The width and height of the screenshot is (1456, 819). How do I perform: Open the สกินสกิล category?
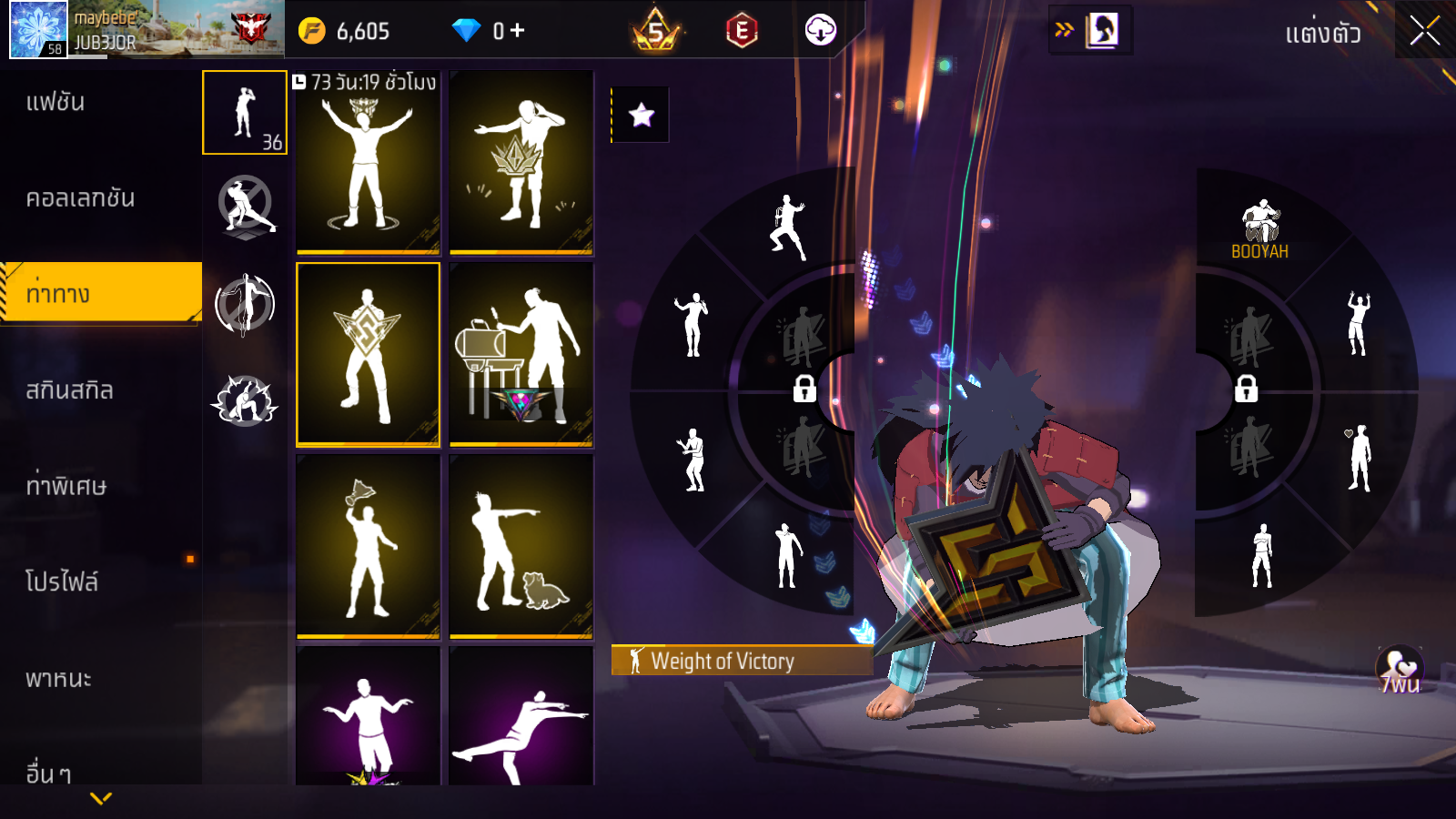pos(69,390)
